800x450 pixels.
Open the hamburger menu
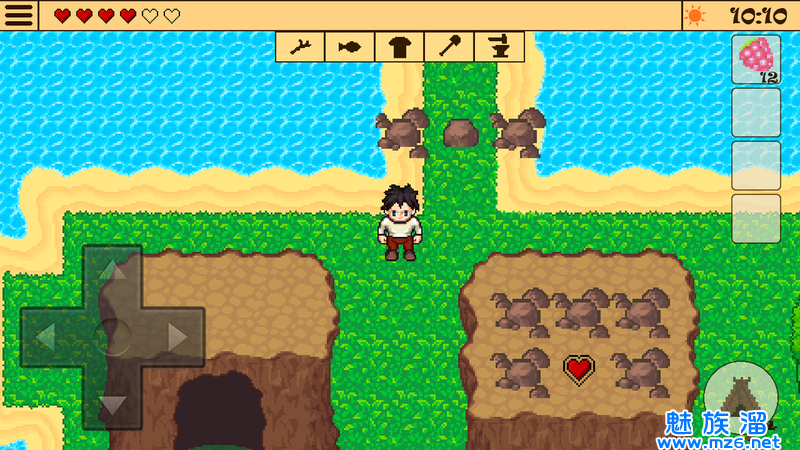point(19,15)
